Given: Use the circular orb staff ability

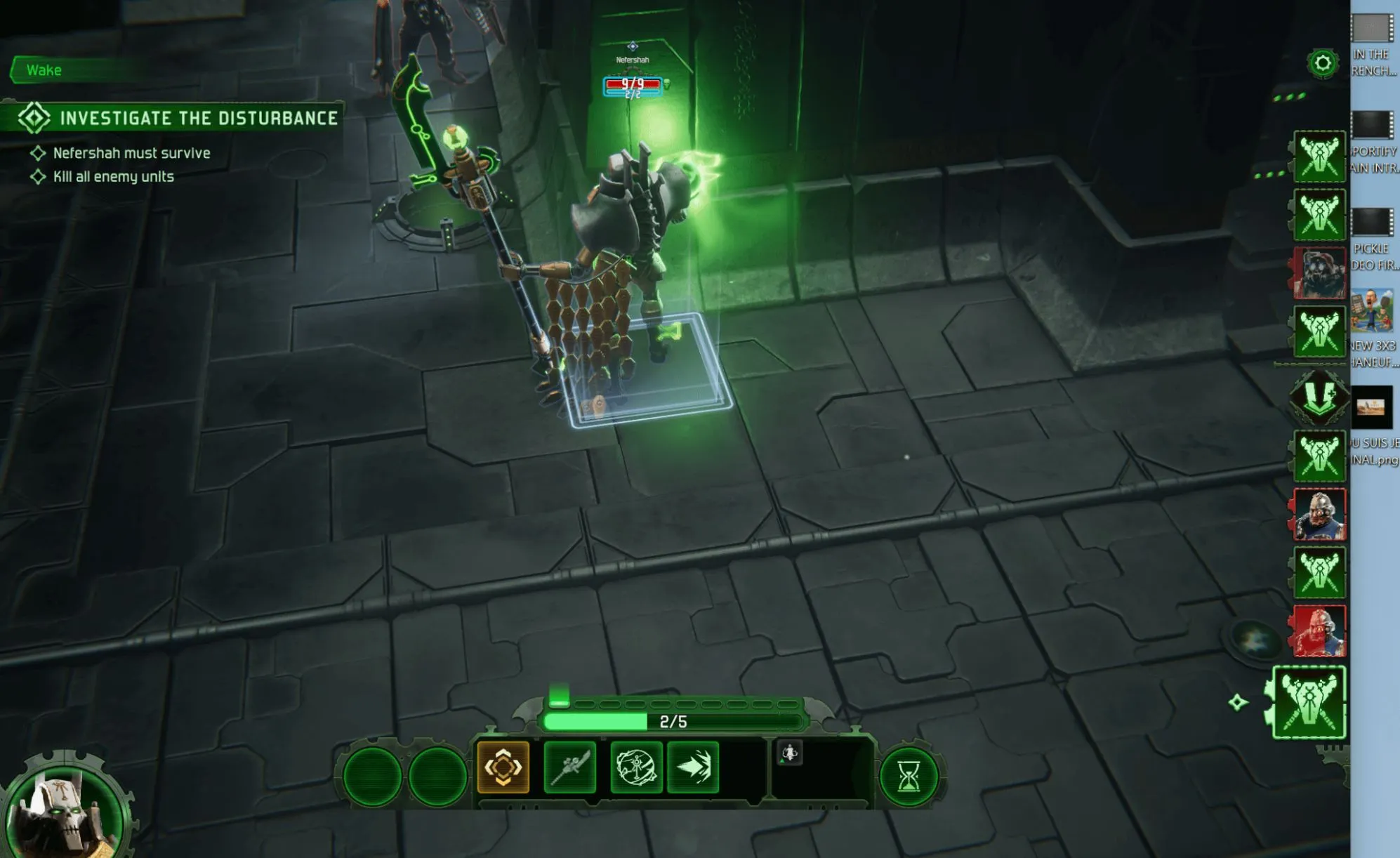Looking at the screenshot, I should (x=636, y=767).
